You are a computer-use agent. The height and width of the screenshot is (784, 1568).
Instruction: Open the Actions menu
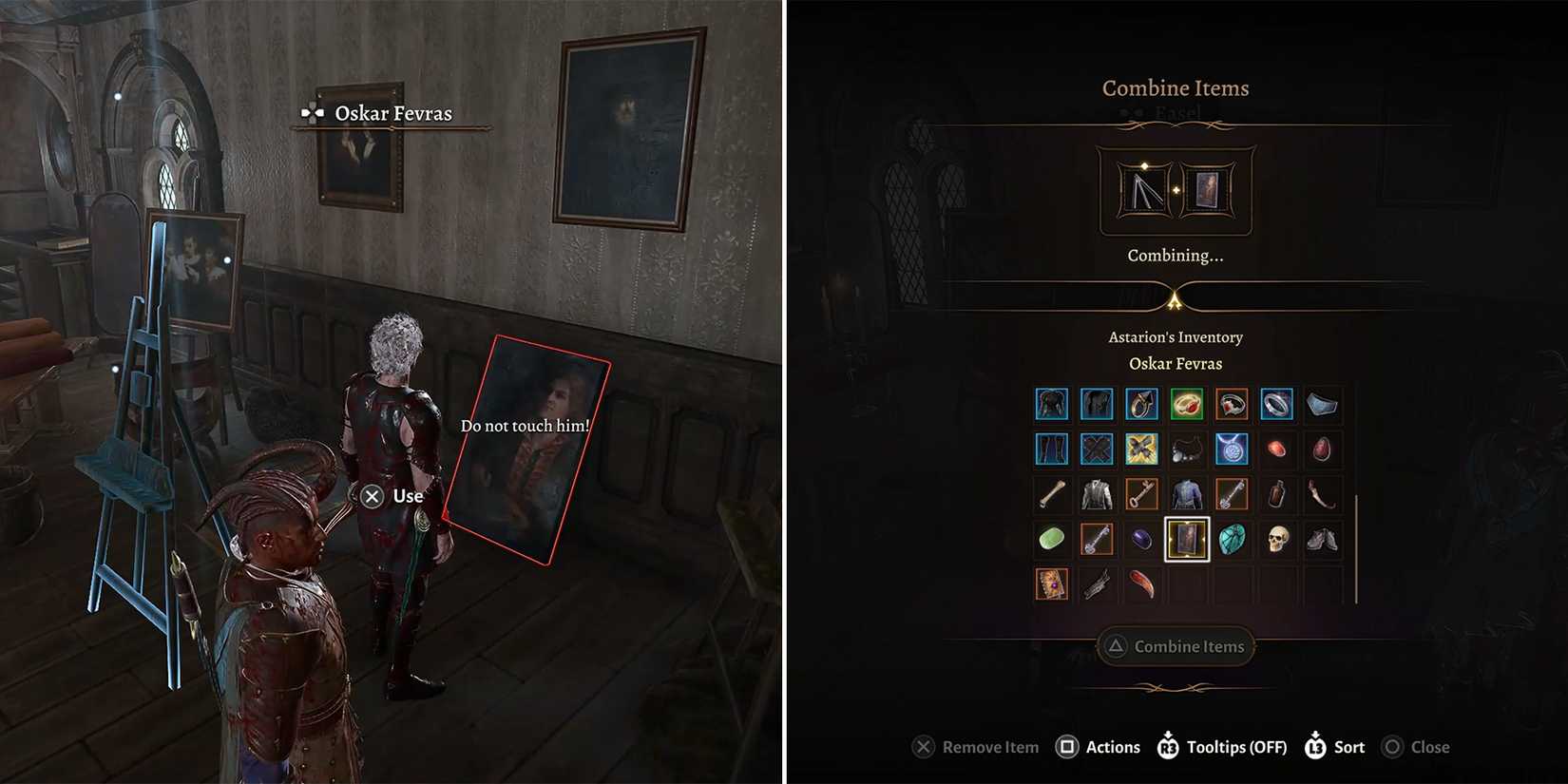coord(1099,747)
